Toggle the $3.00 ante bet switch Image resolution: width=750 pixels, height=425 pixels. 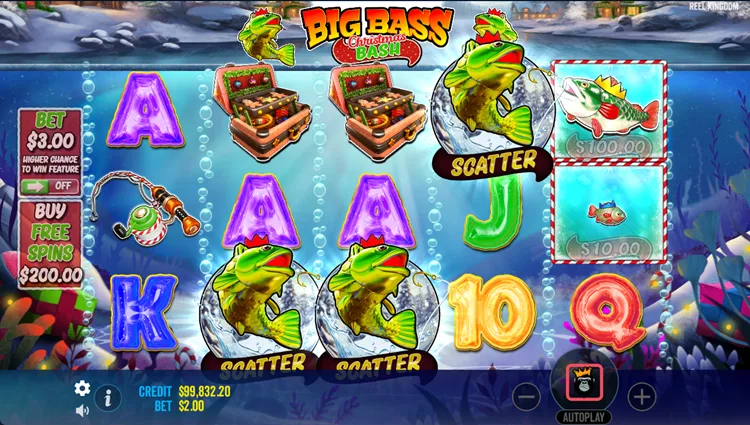tap(50, 186)
